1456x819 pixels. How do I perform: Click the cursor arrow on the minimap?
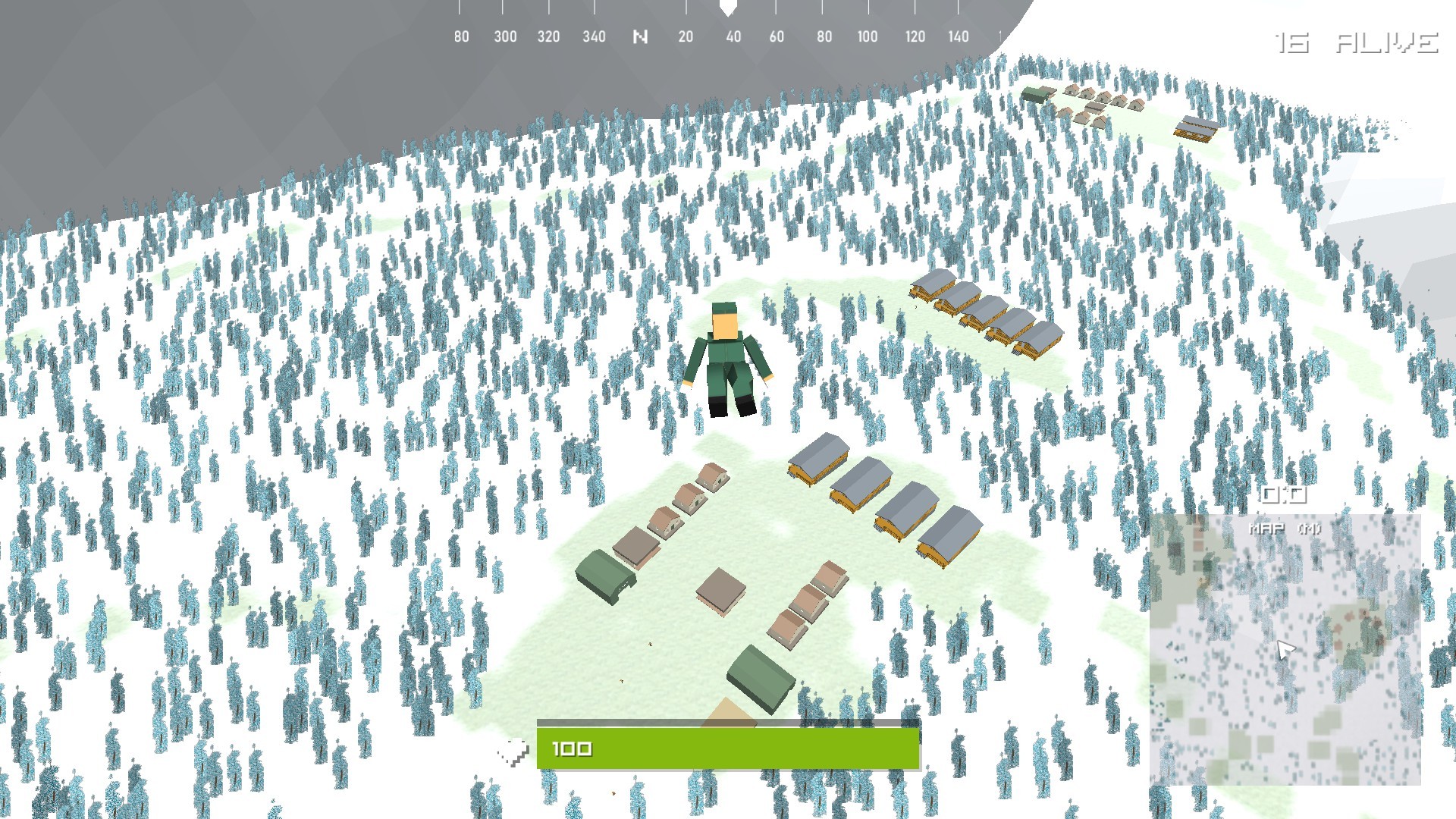[1283, 648]
